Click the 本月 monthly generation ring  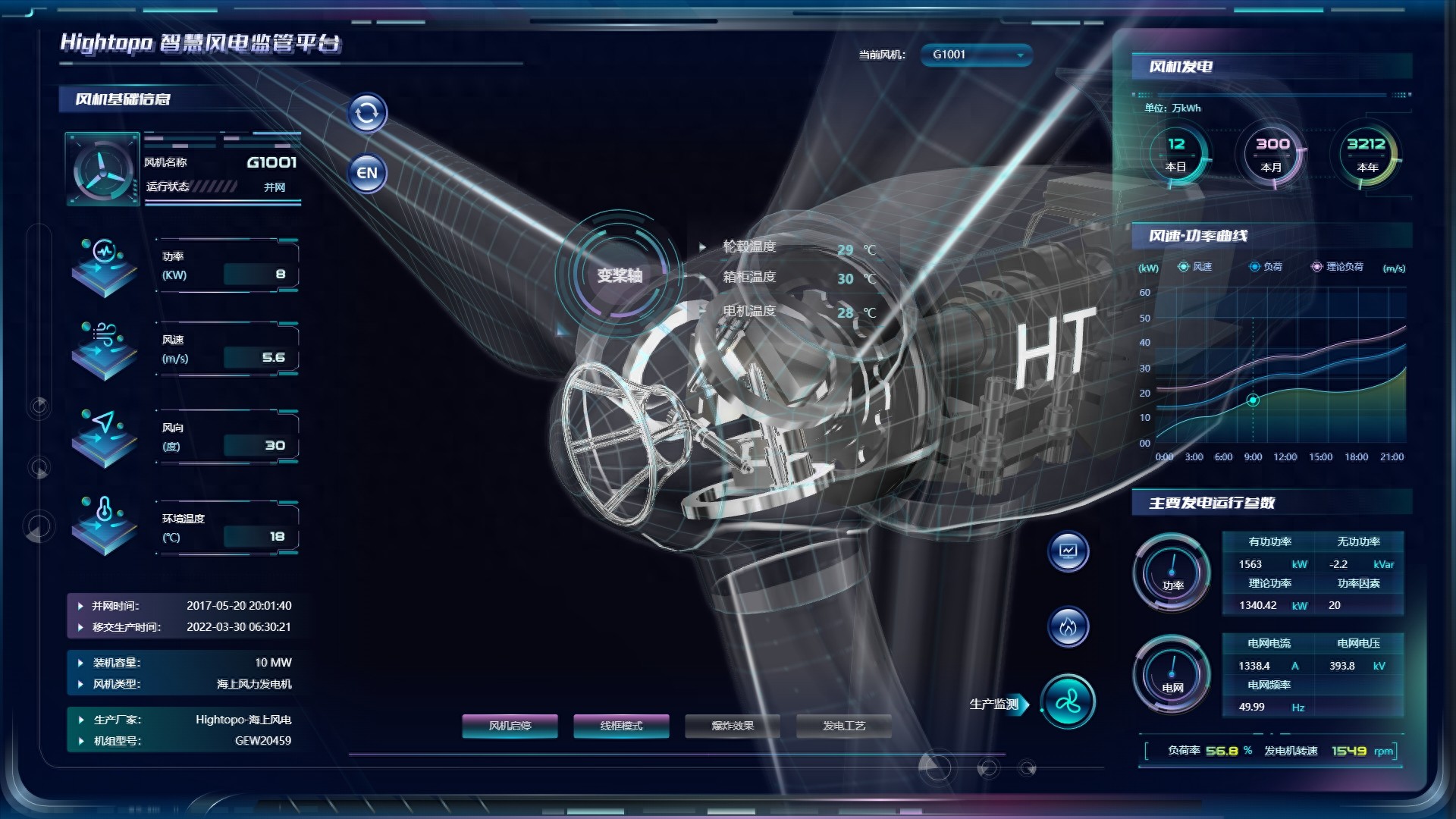[1272, 154]
